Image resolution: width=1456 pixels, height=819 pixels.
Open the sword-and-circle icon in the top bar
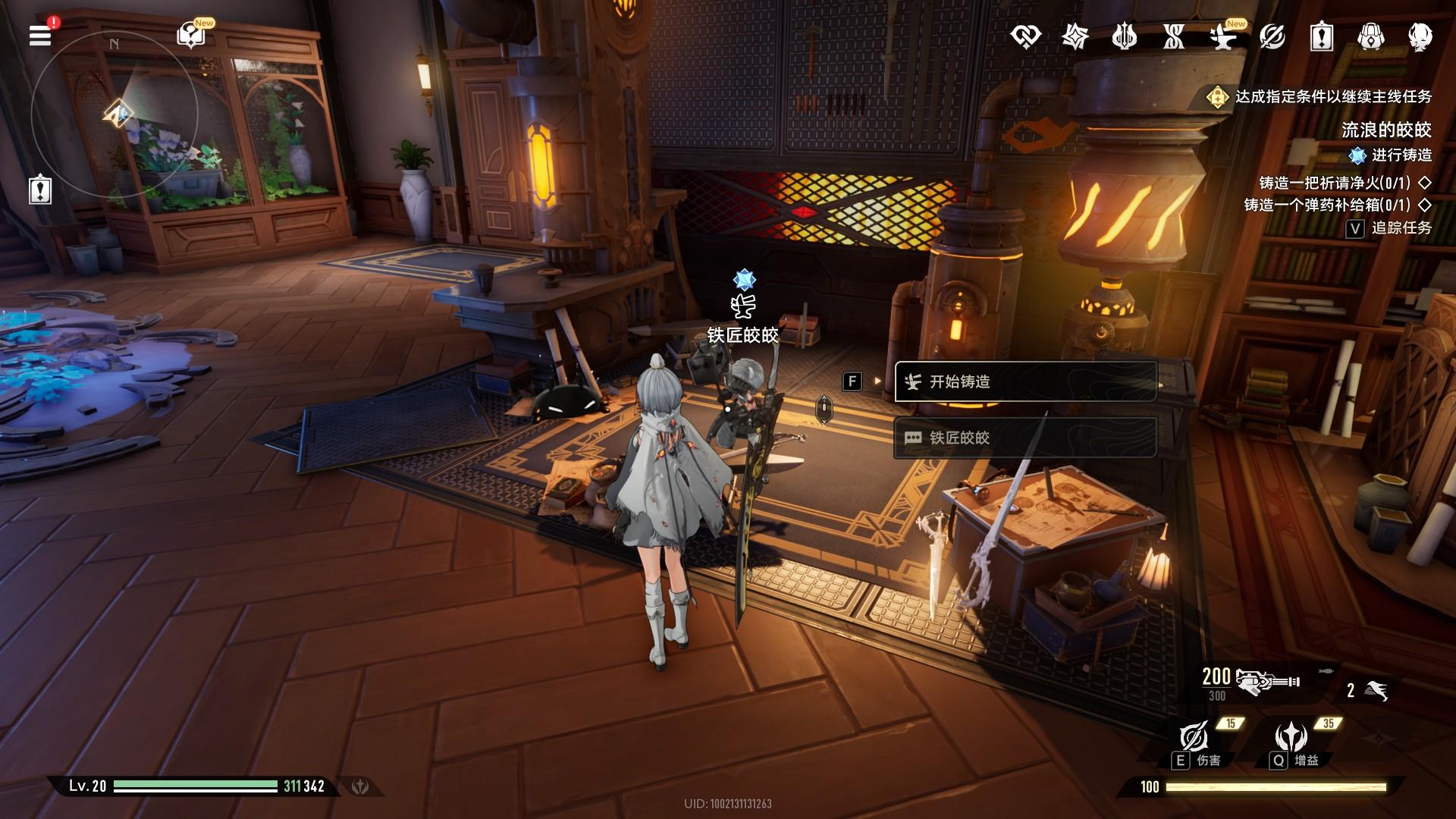[1272, 36]
